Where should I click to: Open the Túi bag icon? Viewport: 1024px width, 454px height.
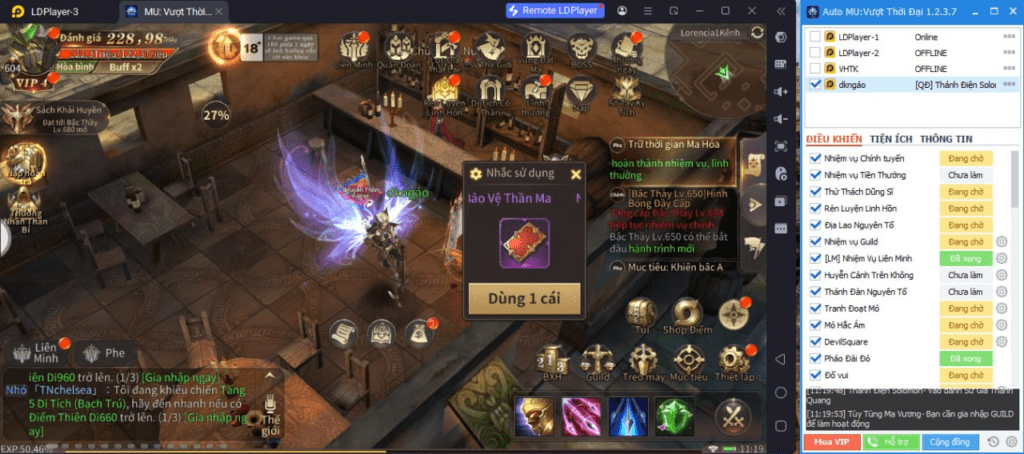pyautogui.click(x=641, y=314)
